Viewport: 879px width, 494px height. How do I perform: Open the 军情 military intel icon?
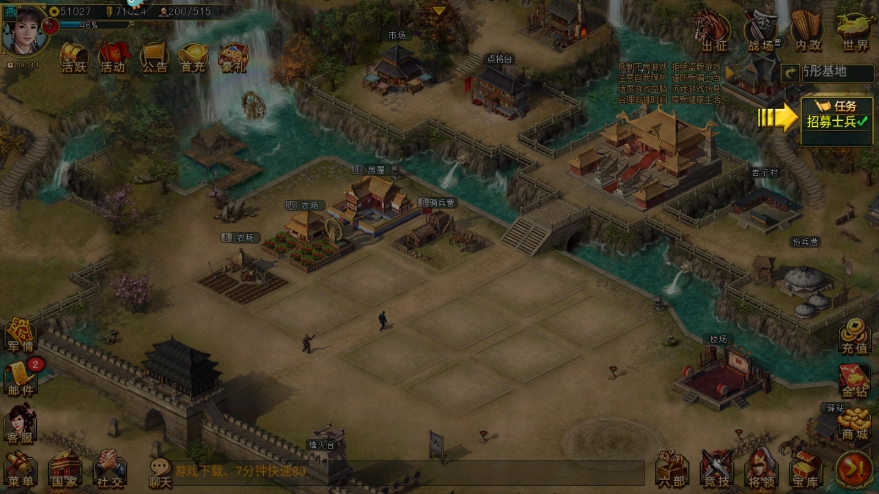[20, 336]
